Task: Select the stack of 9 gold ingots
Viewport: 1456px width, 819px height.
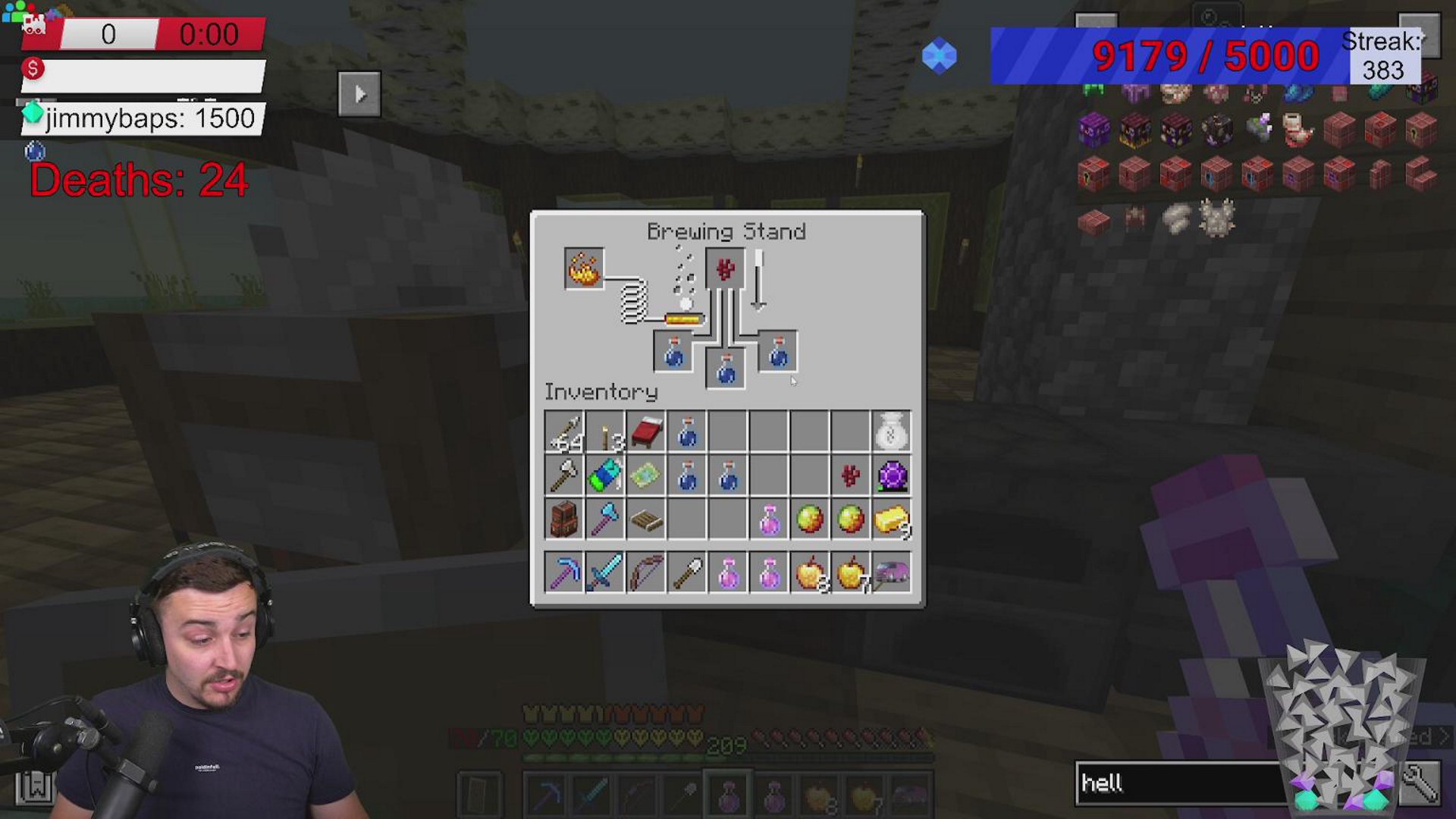Action: click(x=891, y=519)
